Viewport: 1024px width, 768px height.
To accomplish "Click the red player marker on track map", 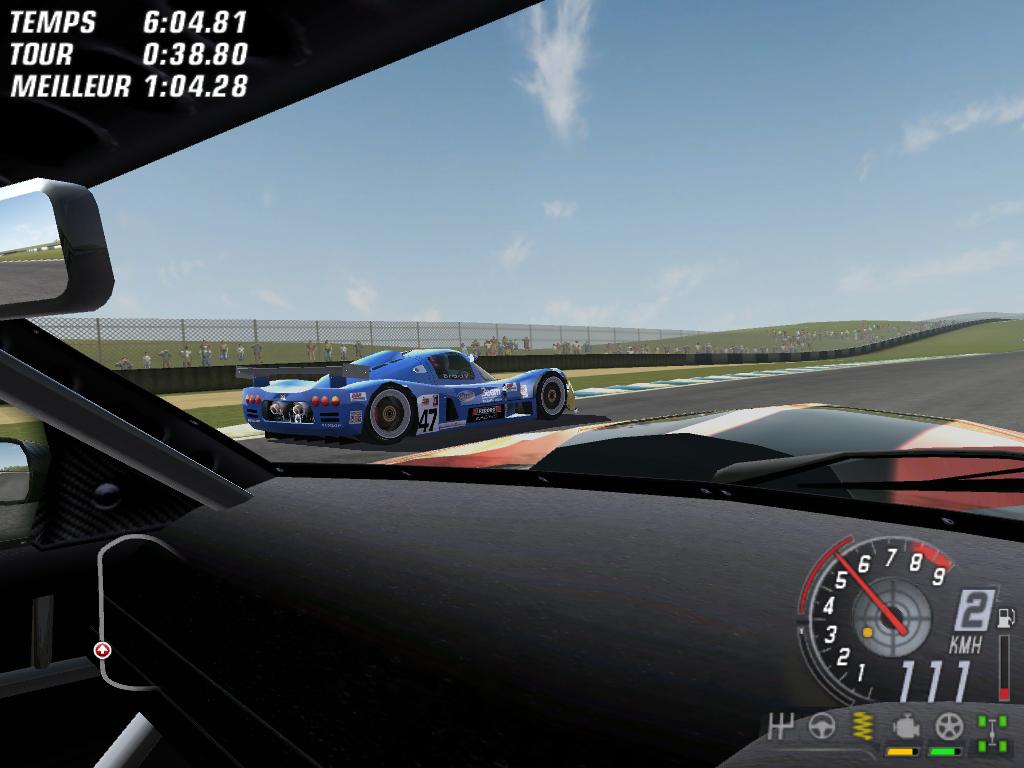I will point(102,650).
